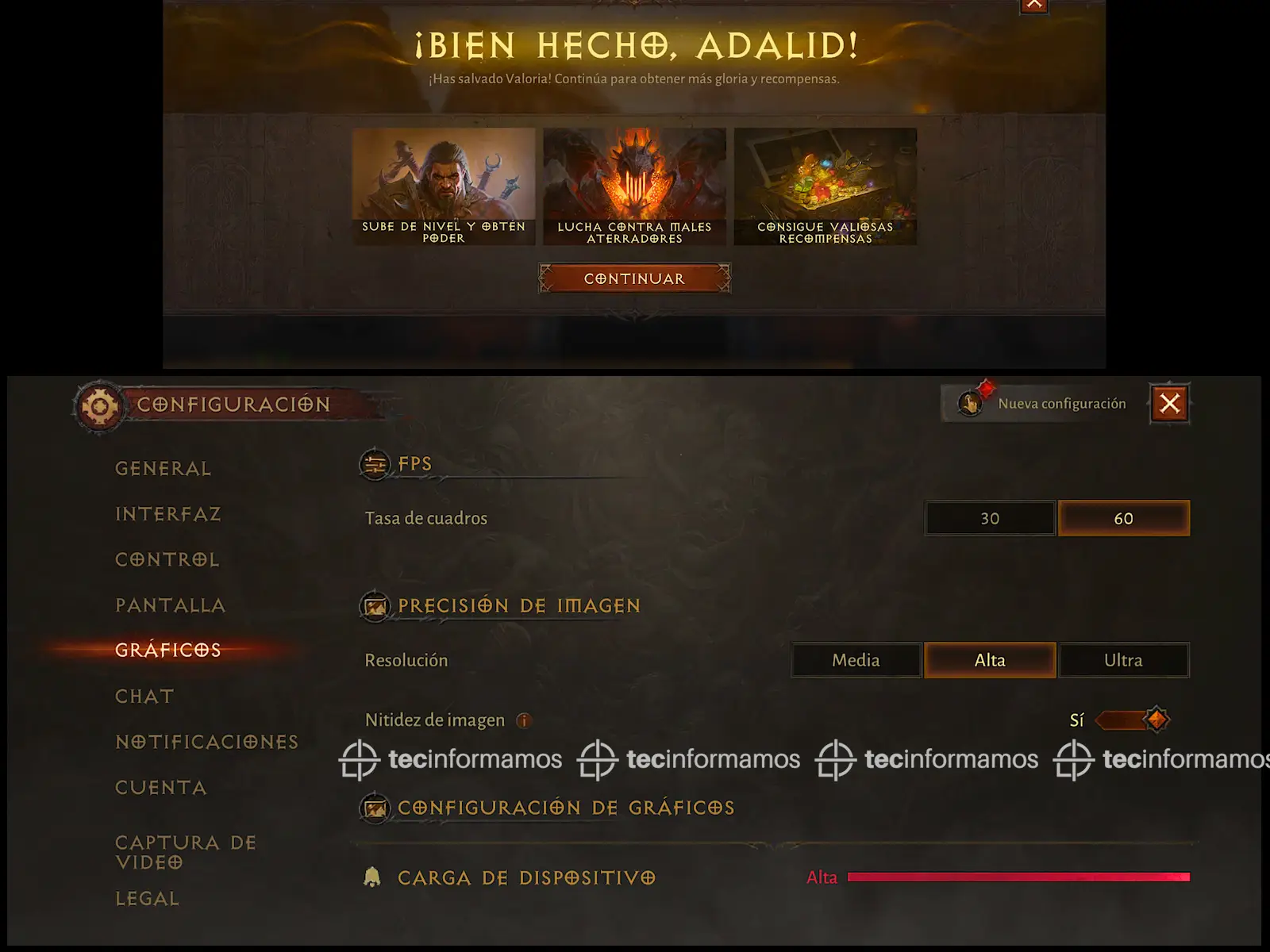This screenshot has height=952, width=1270.
Task: Choose the Captura de Video section
Action: (x=186, y=852)
